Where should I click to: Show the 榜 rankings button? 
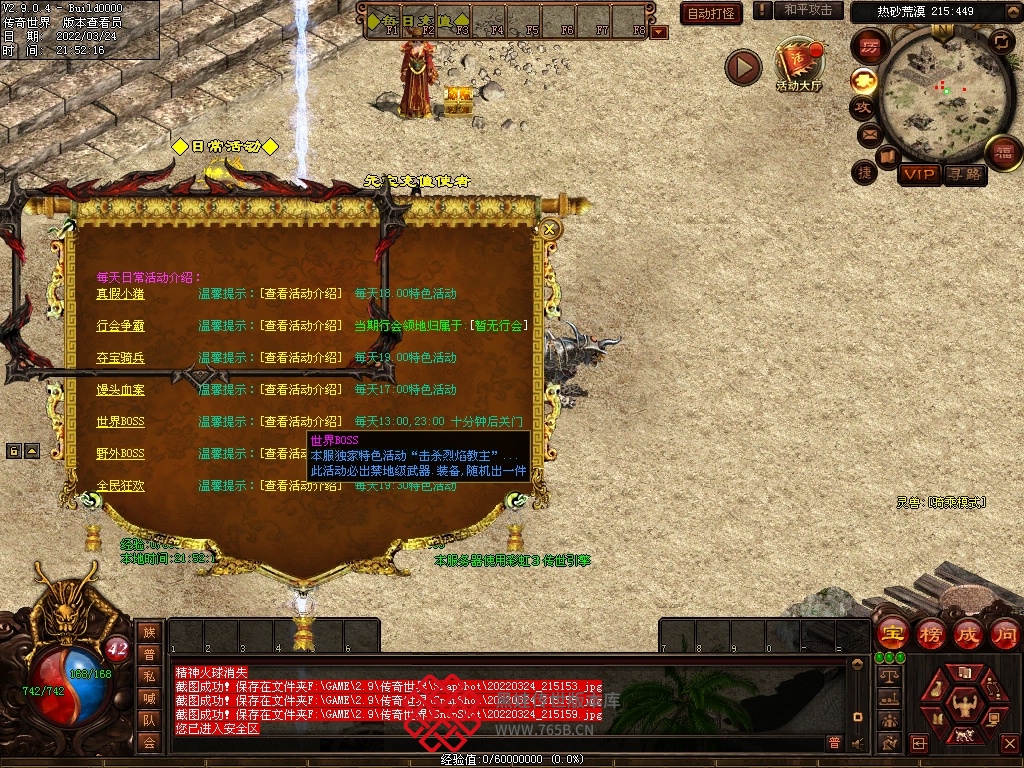(x=930, y=634)
